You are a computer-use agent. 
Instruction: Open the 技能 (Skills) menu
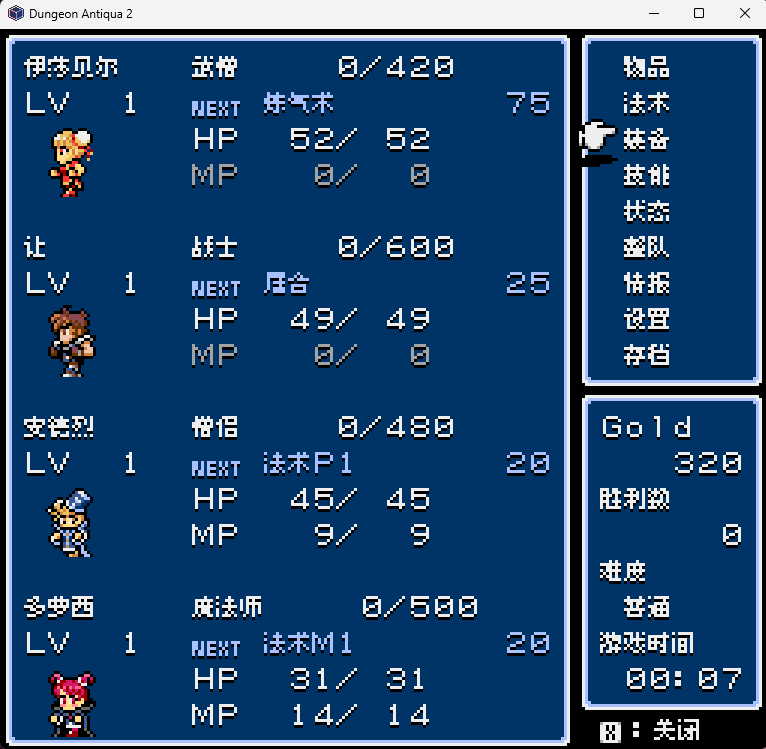[x=646, y=176]
